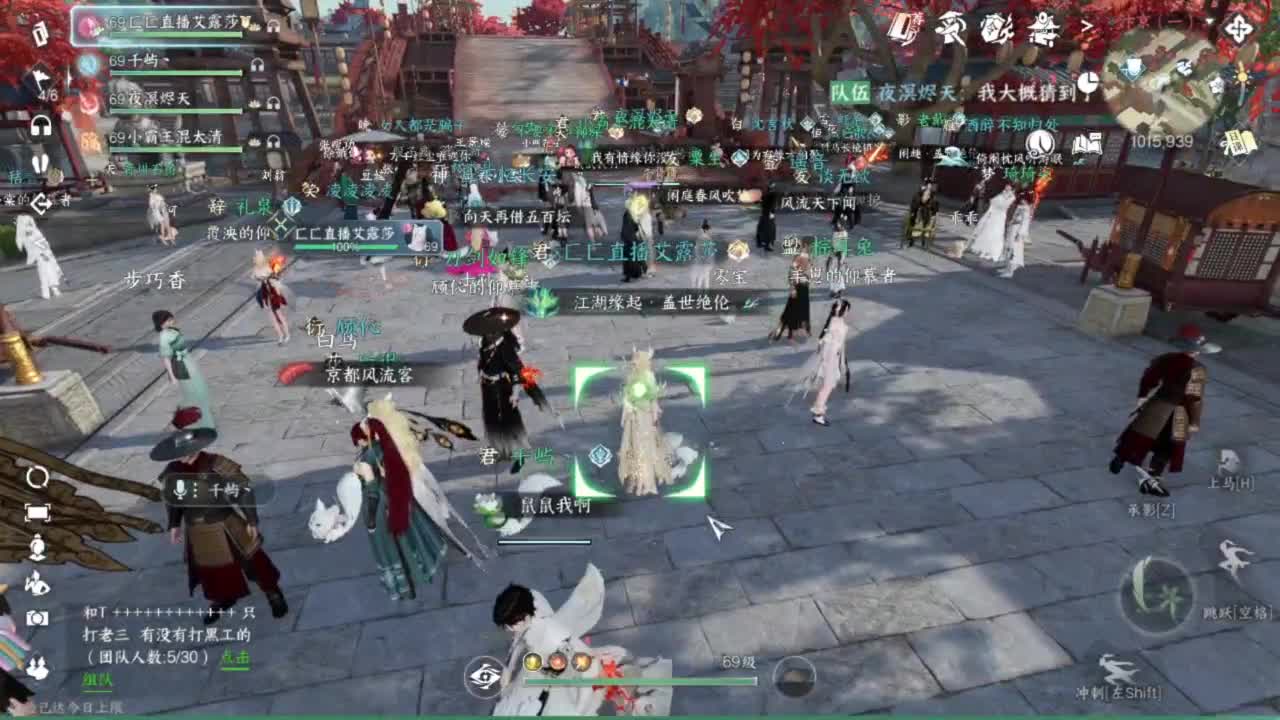Click the snowman emote icon at bottom-left sidebar
Viewport: 1280px width, 720px height.
point(37,545)
